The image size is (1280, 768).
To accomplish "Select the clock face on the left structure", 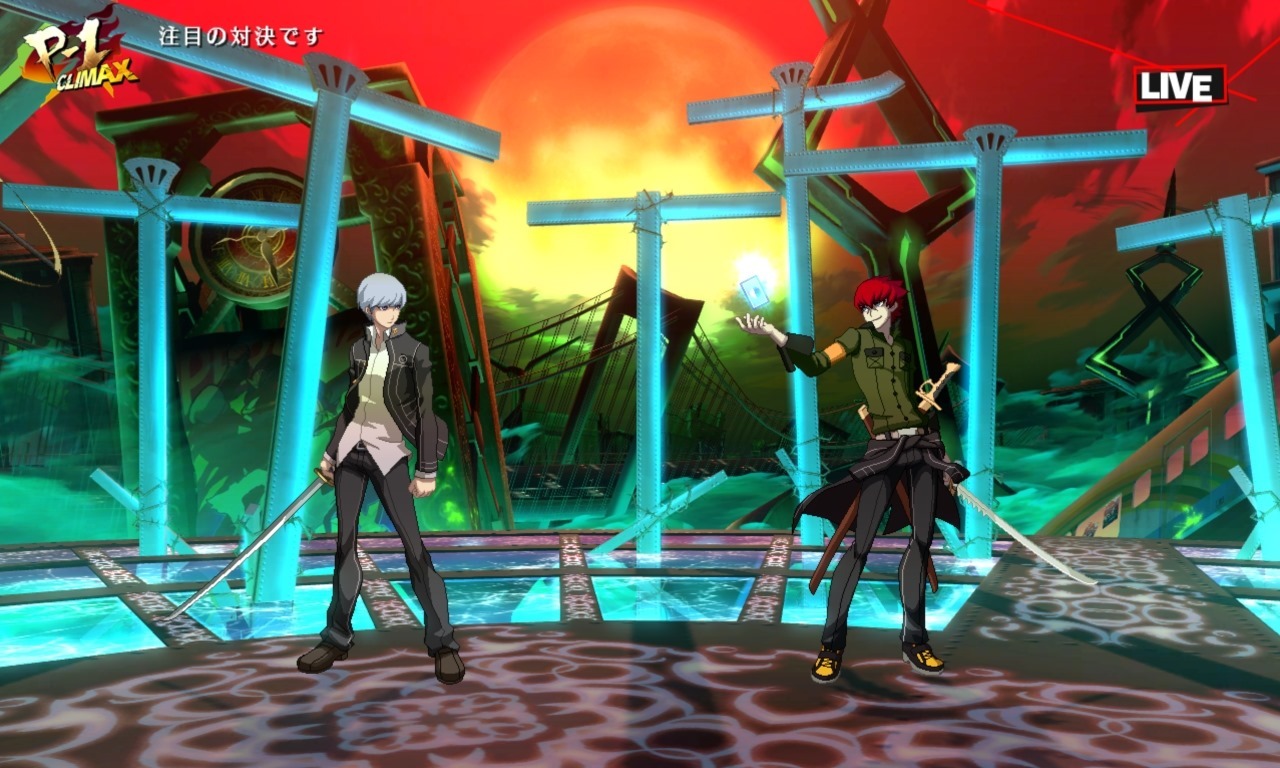I will pyautogui.click(x=255, y=240).
